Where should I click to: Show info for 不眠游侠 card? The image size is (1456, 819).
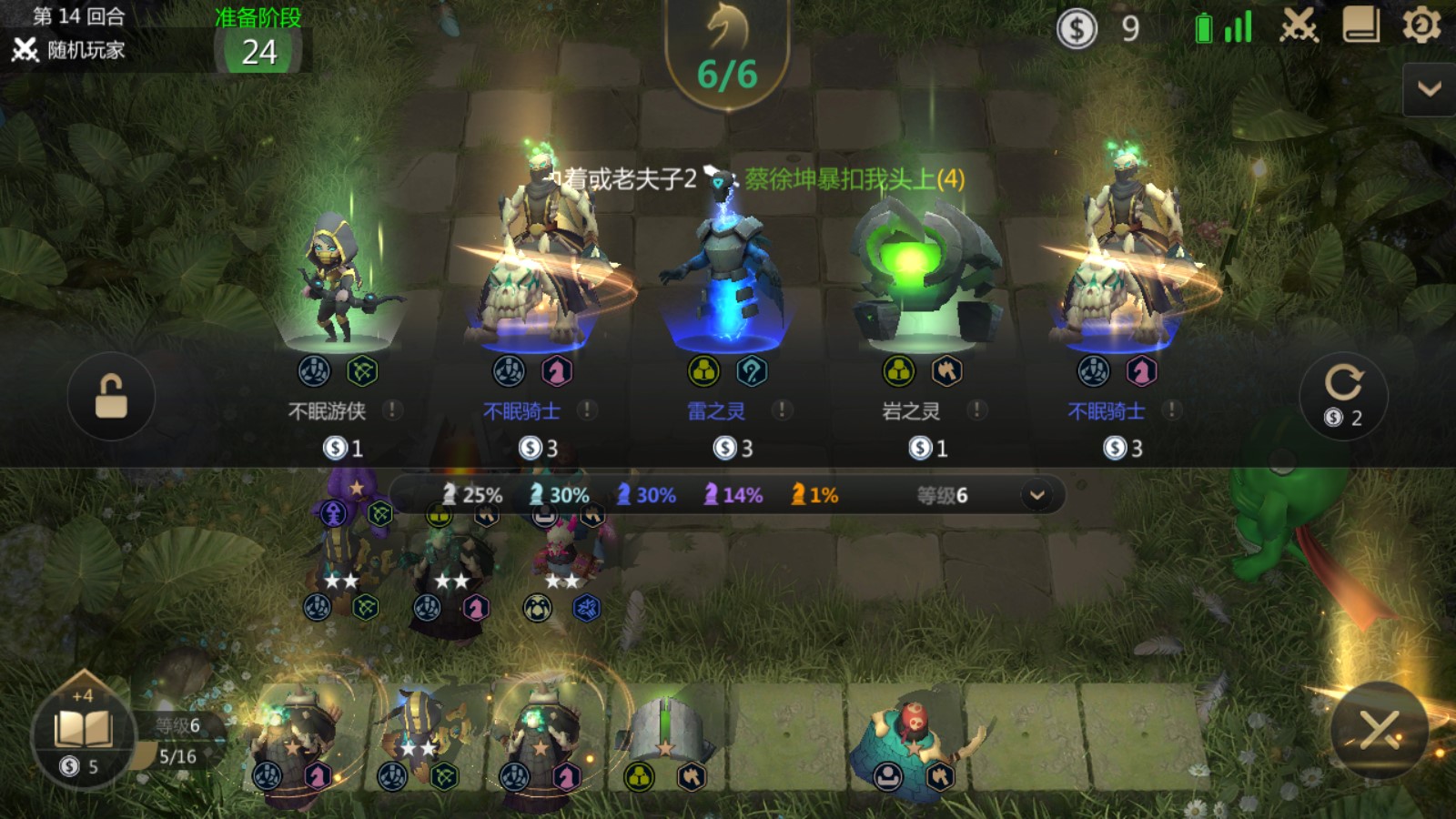coord(392,410)
